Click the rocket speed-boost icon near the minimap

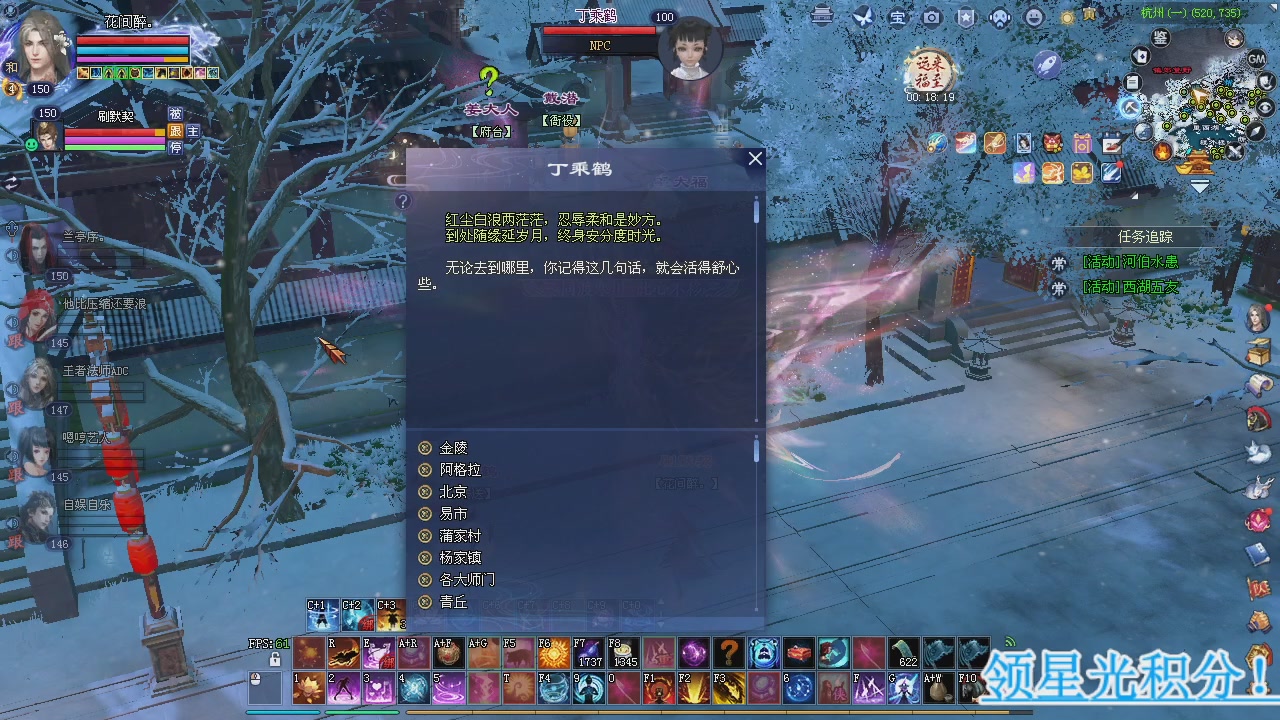click(x=1048, y=62)
